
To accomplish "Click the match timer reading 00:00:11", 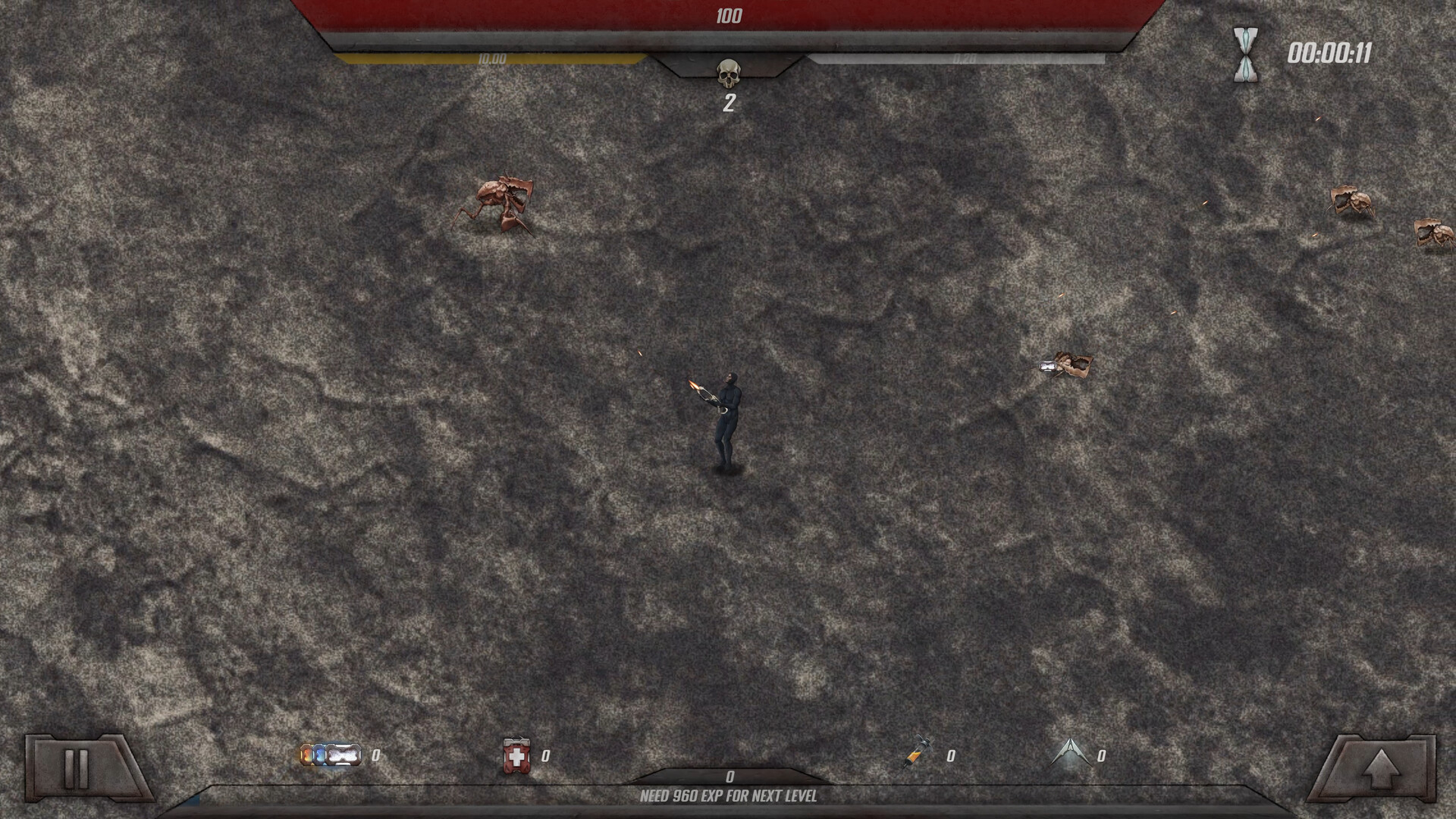I will pyautogui.click(x=1332, y=51).
